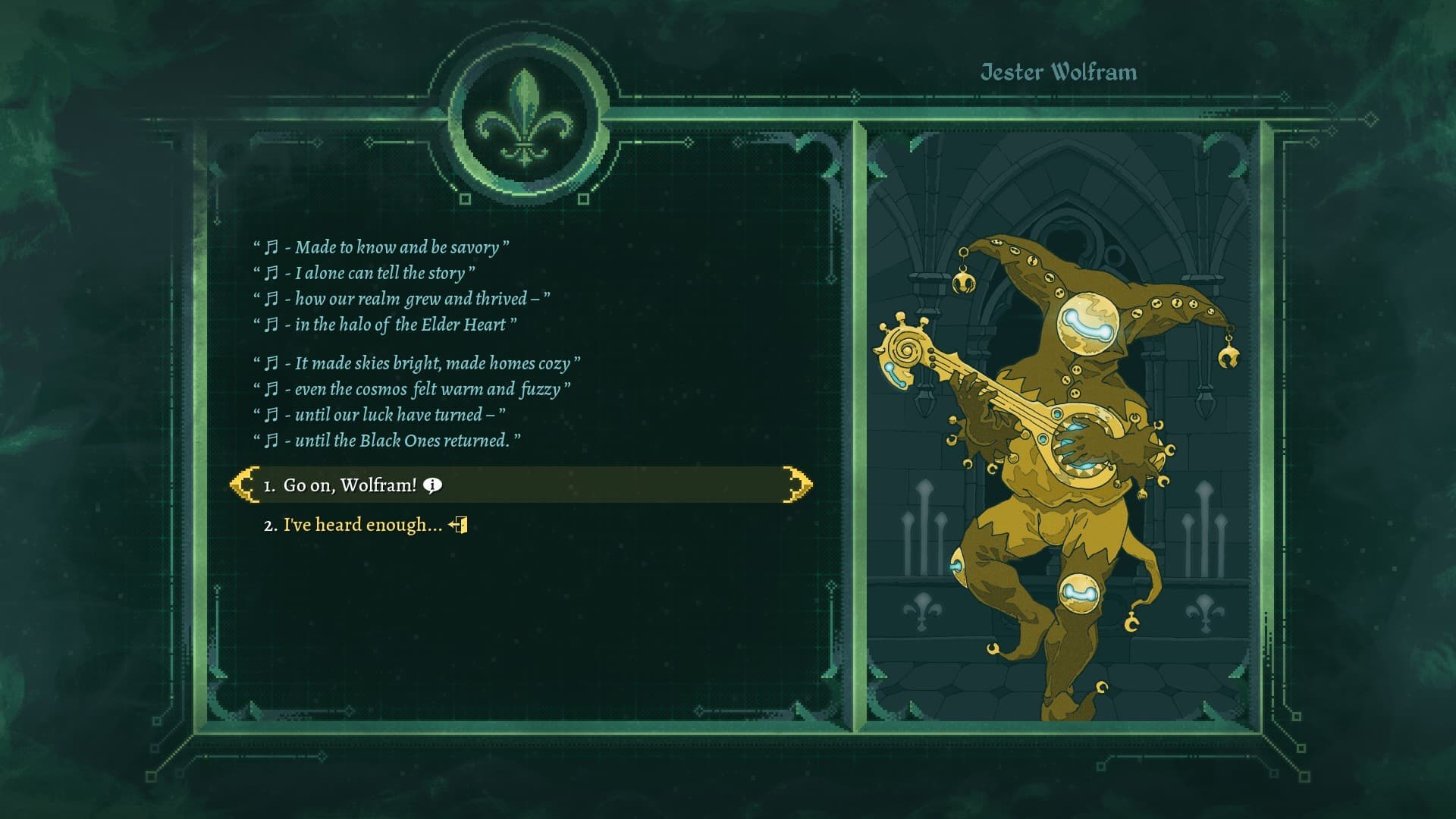Click the number 2 beside the second option
The width and height of the screenshot is (1456, 819).
click(x=269, y=524)
